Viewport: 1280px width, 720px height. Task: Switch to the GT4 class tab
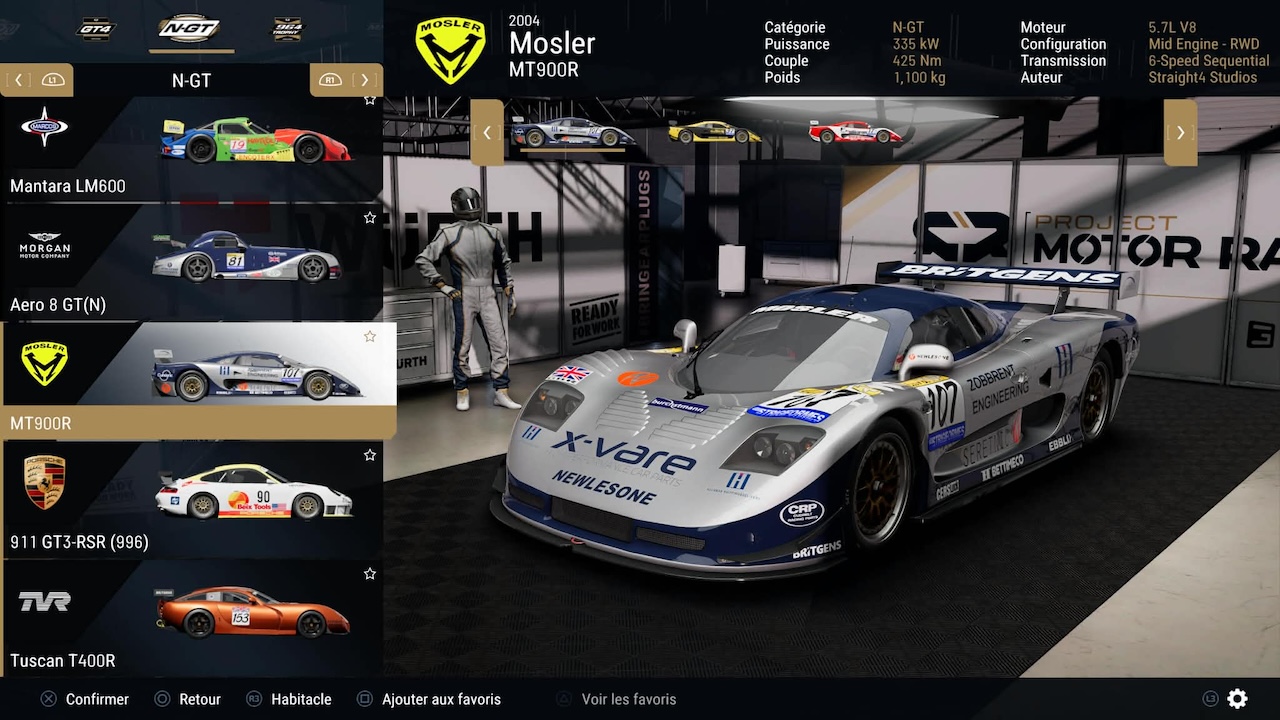point(96,28)
